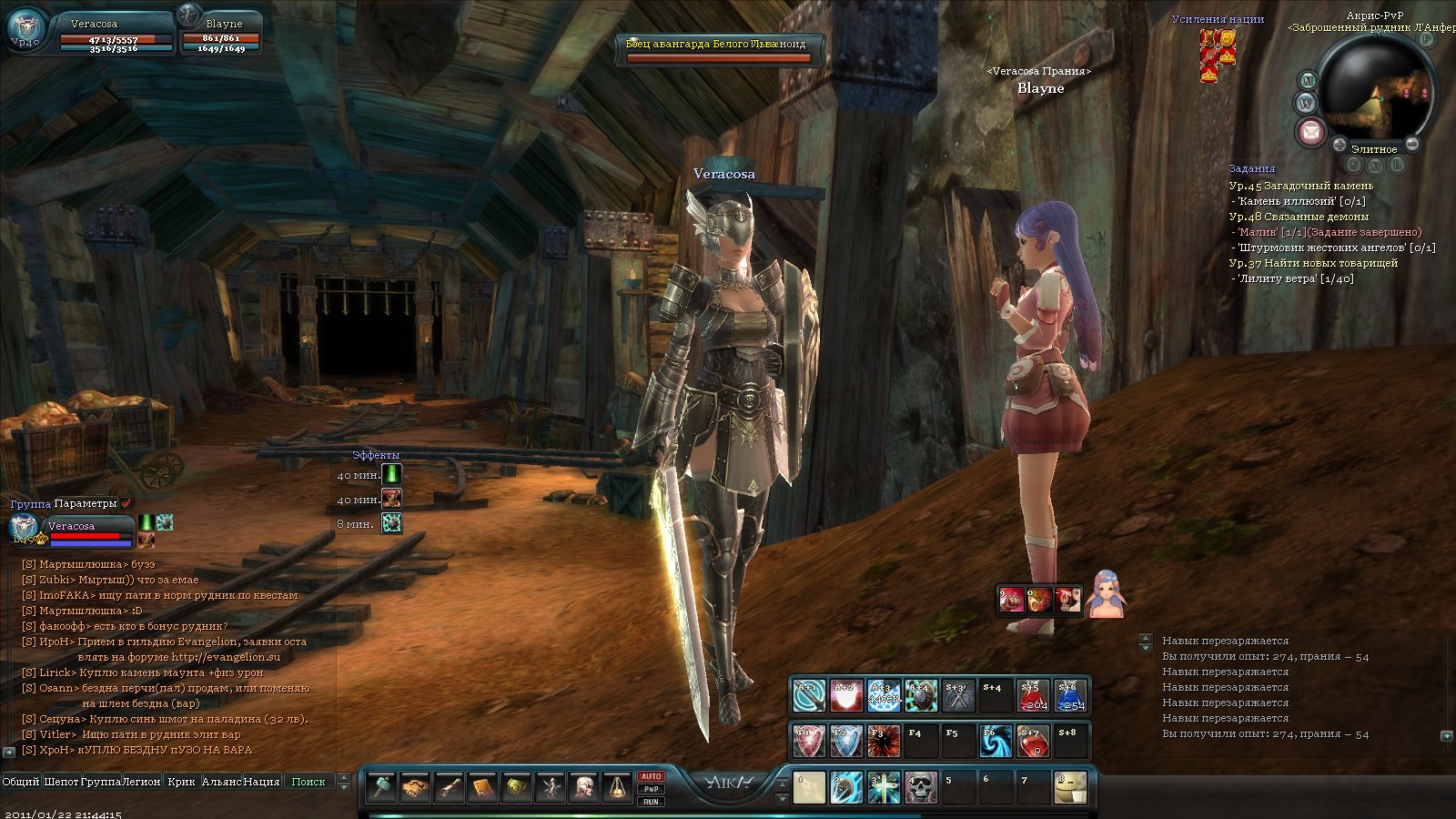Activate the F3 dark burst skill

(x=884, y=742)
